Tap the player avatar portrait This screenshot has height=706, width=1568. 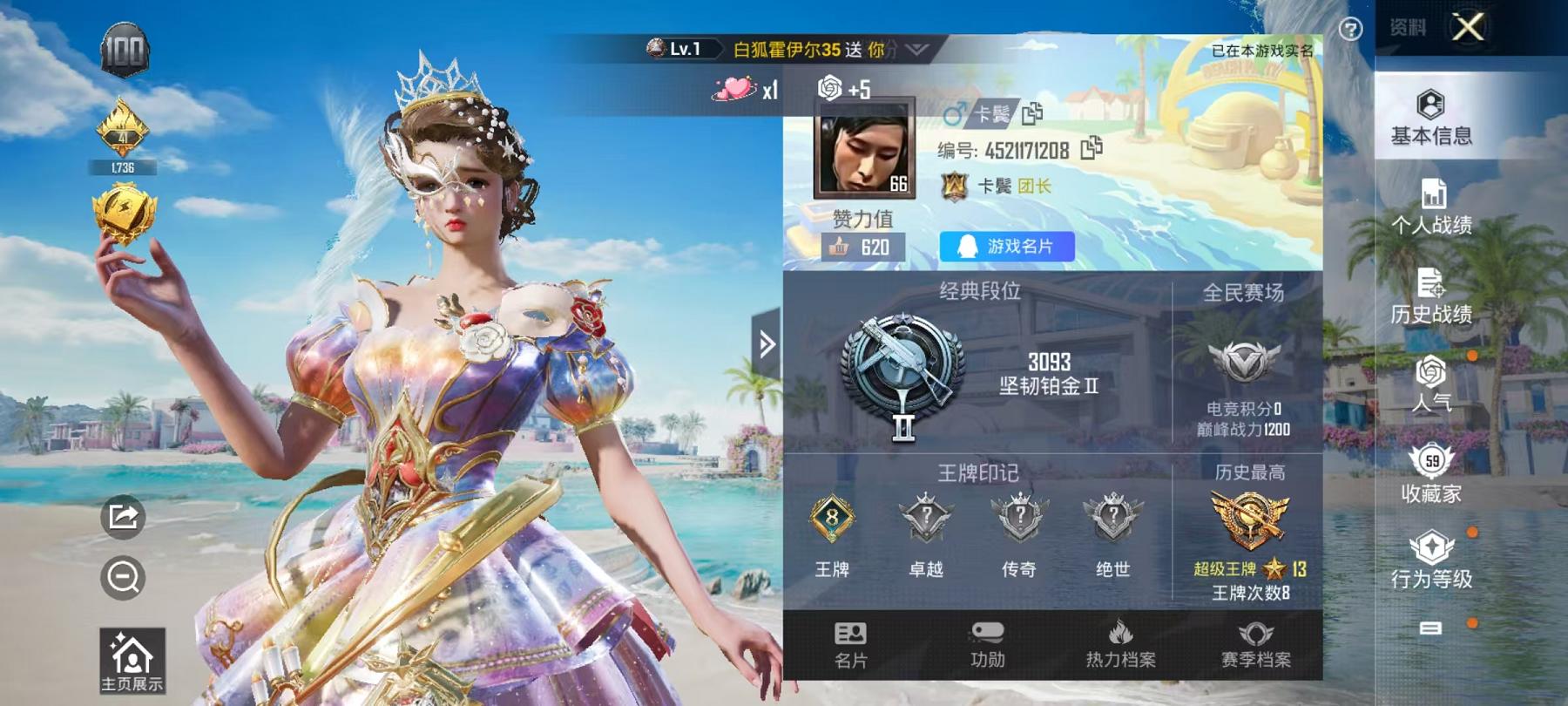pos(865,149)
